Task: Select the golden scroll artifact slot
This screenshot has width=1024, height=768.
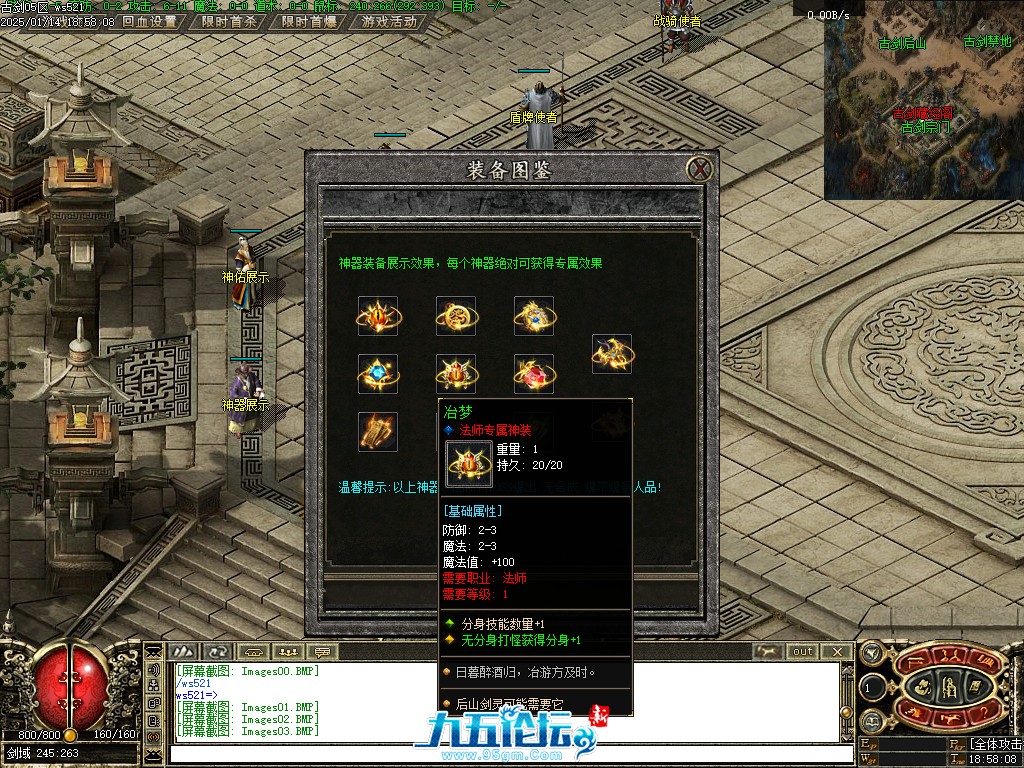Action: [x=378, y=432]
